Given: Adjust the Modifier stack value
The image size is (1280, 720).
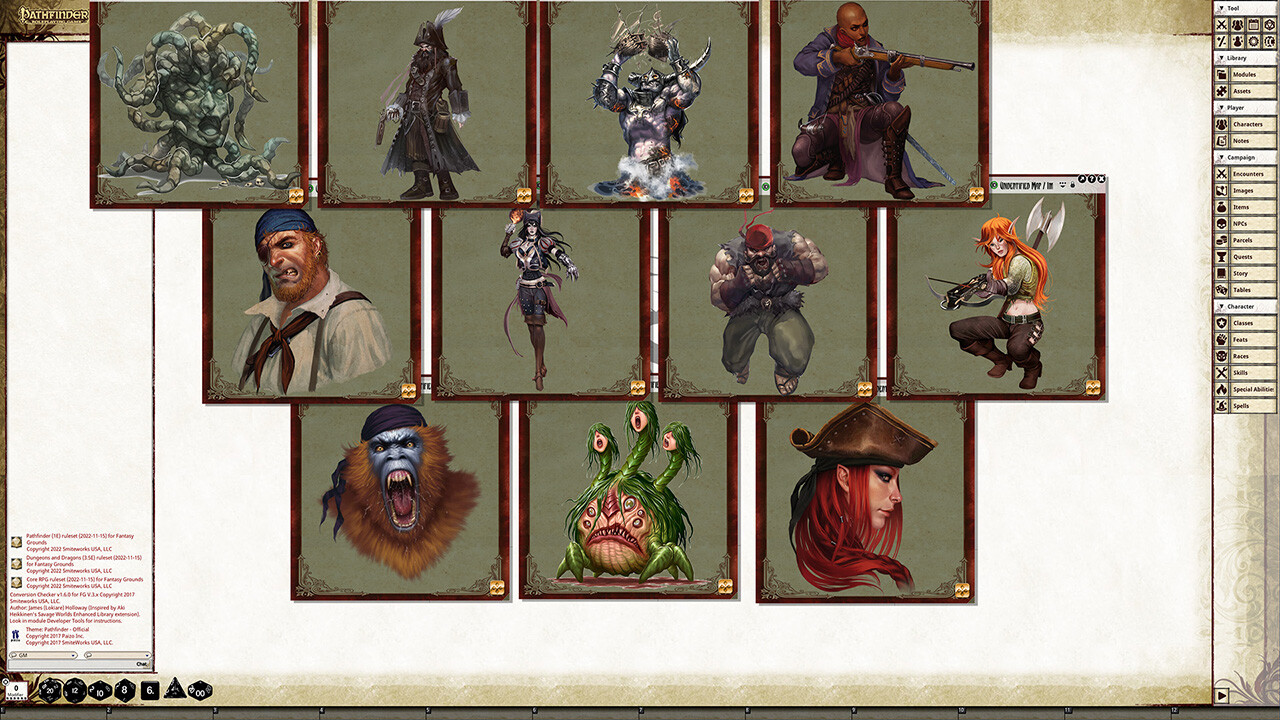Looking at the screenshot, I should point(16,688).
